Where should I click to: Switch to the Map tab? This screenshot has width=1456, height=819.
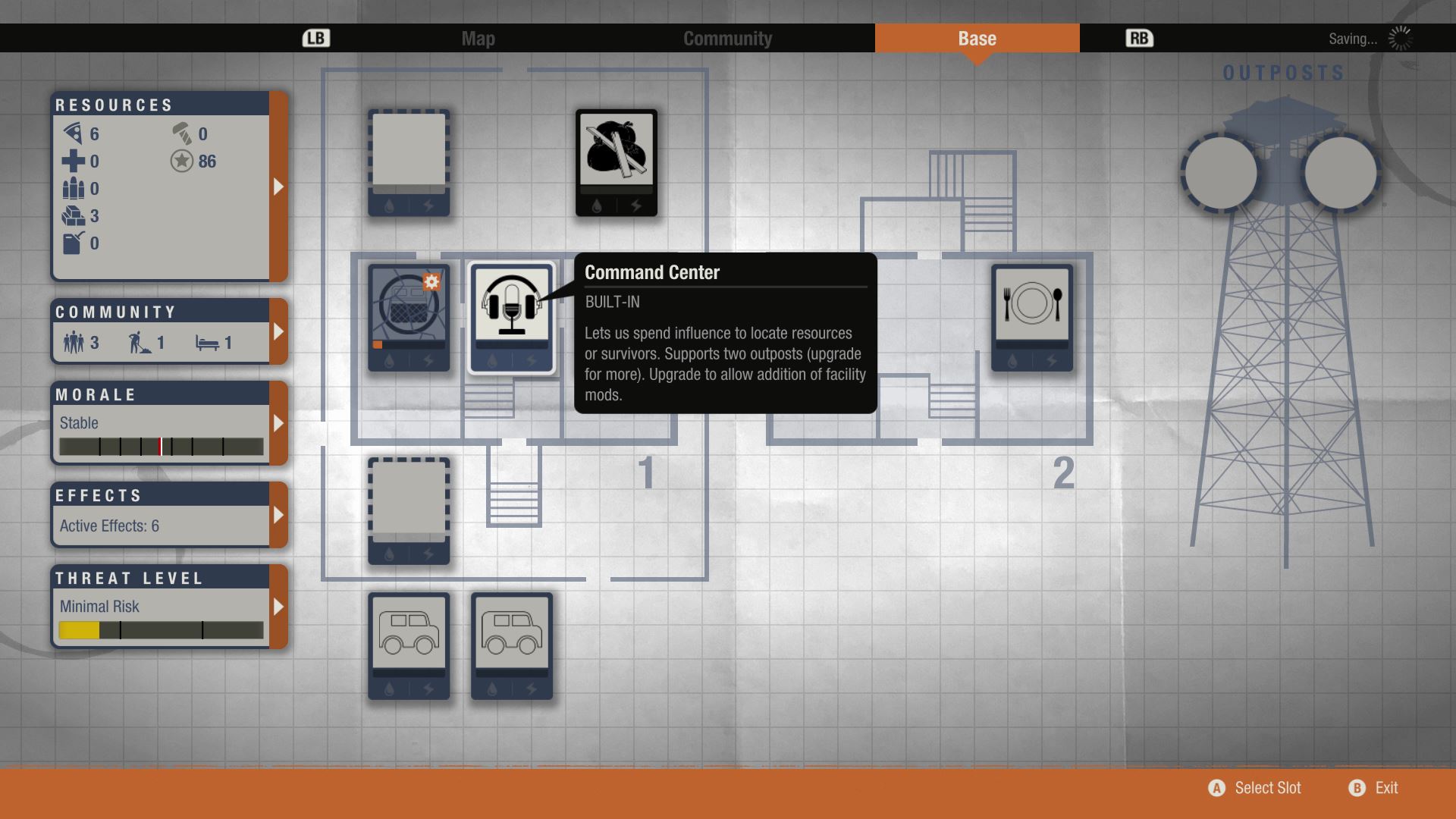[x=478, y=38]
